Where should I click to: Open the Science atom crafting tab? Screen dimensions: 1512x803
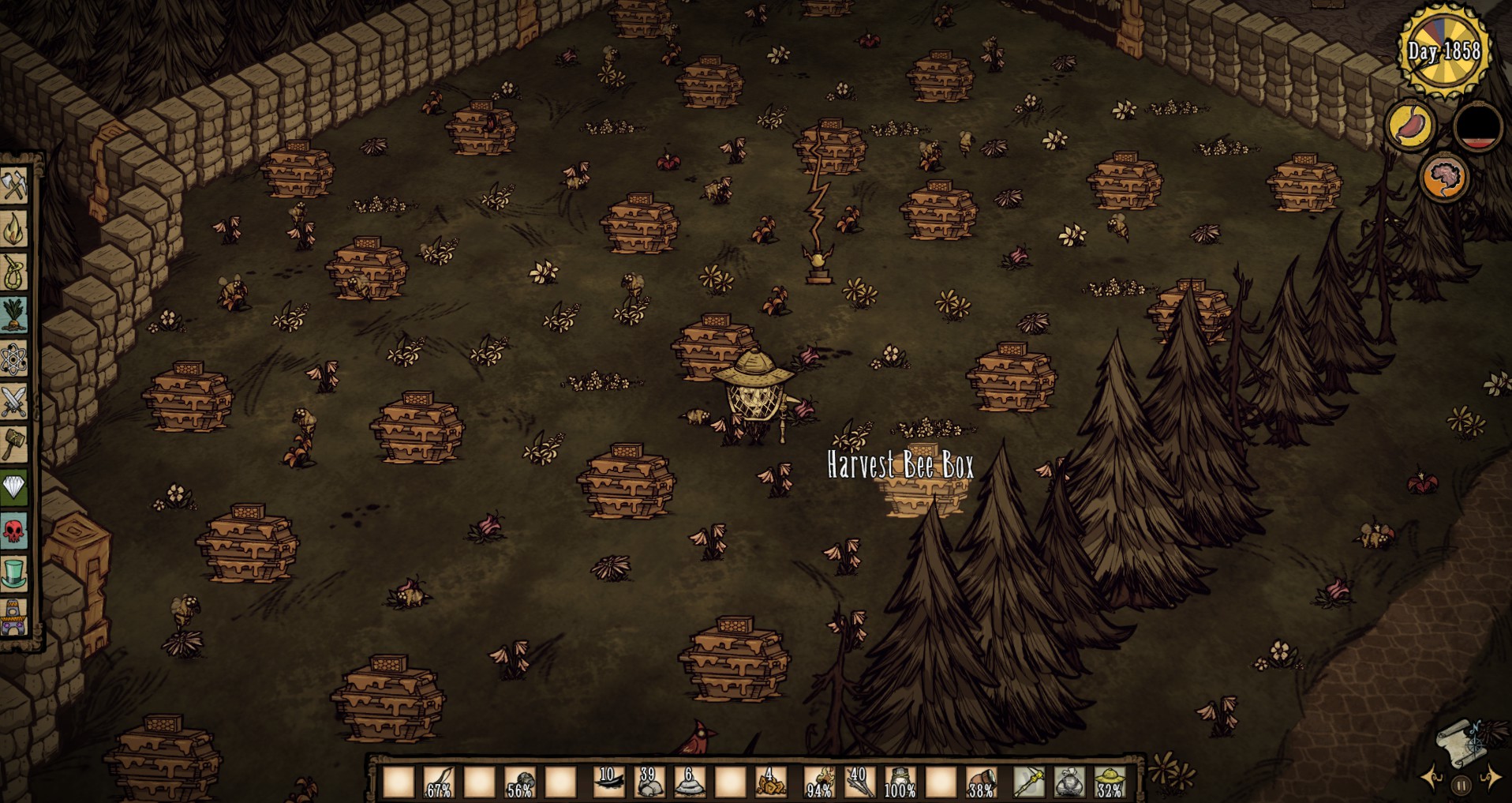coord(14,360)
